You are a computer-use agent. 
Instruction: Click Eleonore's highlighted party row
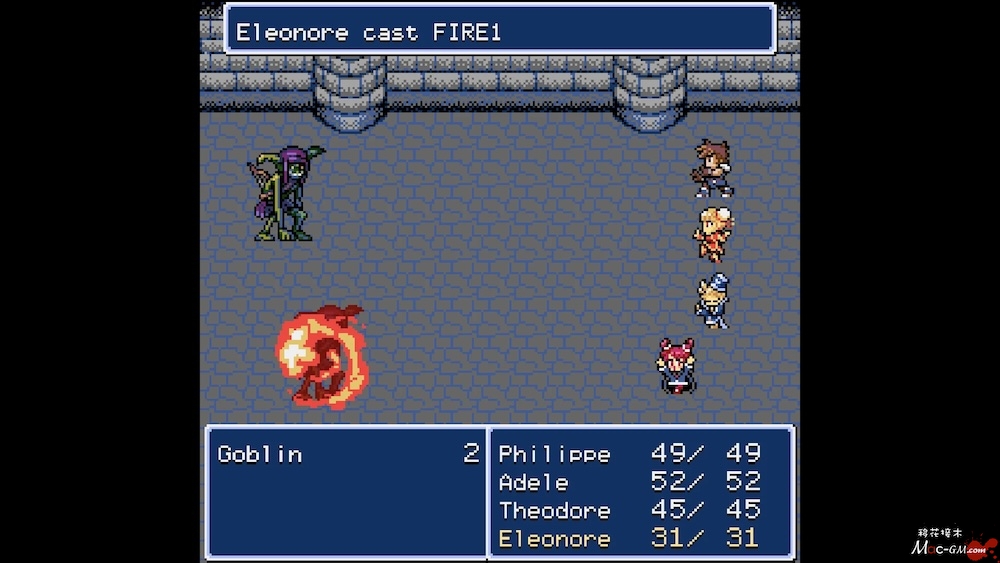tap(554, 538)
